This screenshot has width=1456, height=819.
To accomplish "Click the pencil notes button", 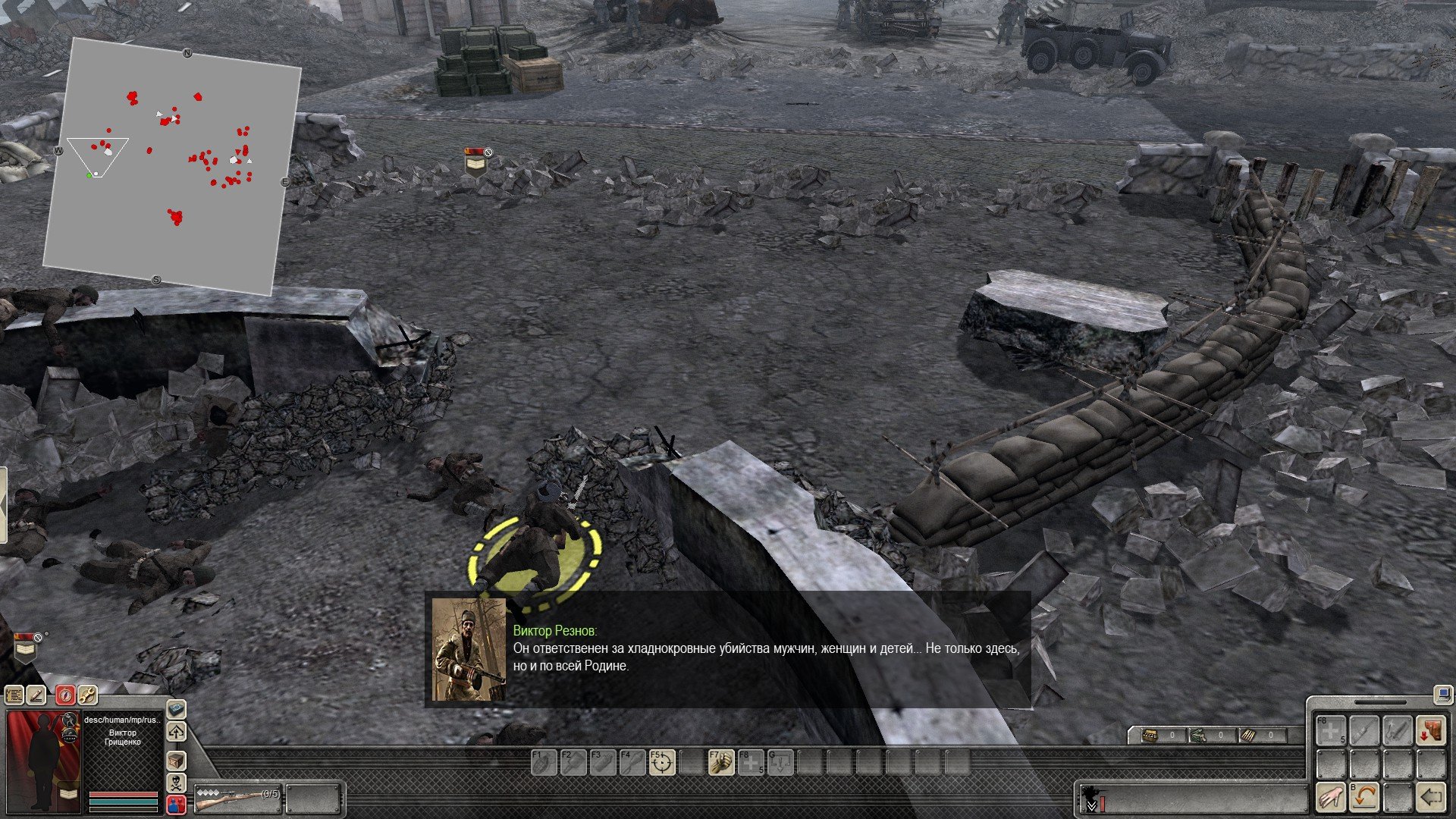I will click(36, 695).
